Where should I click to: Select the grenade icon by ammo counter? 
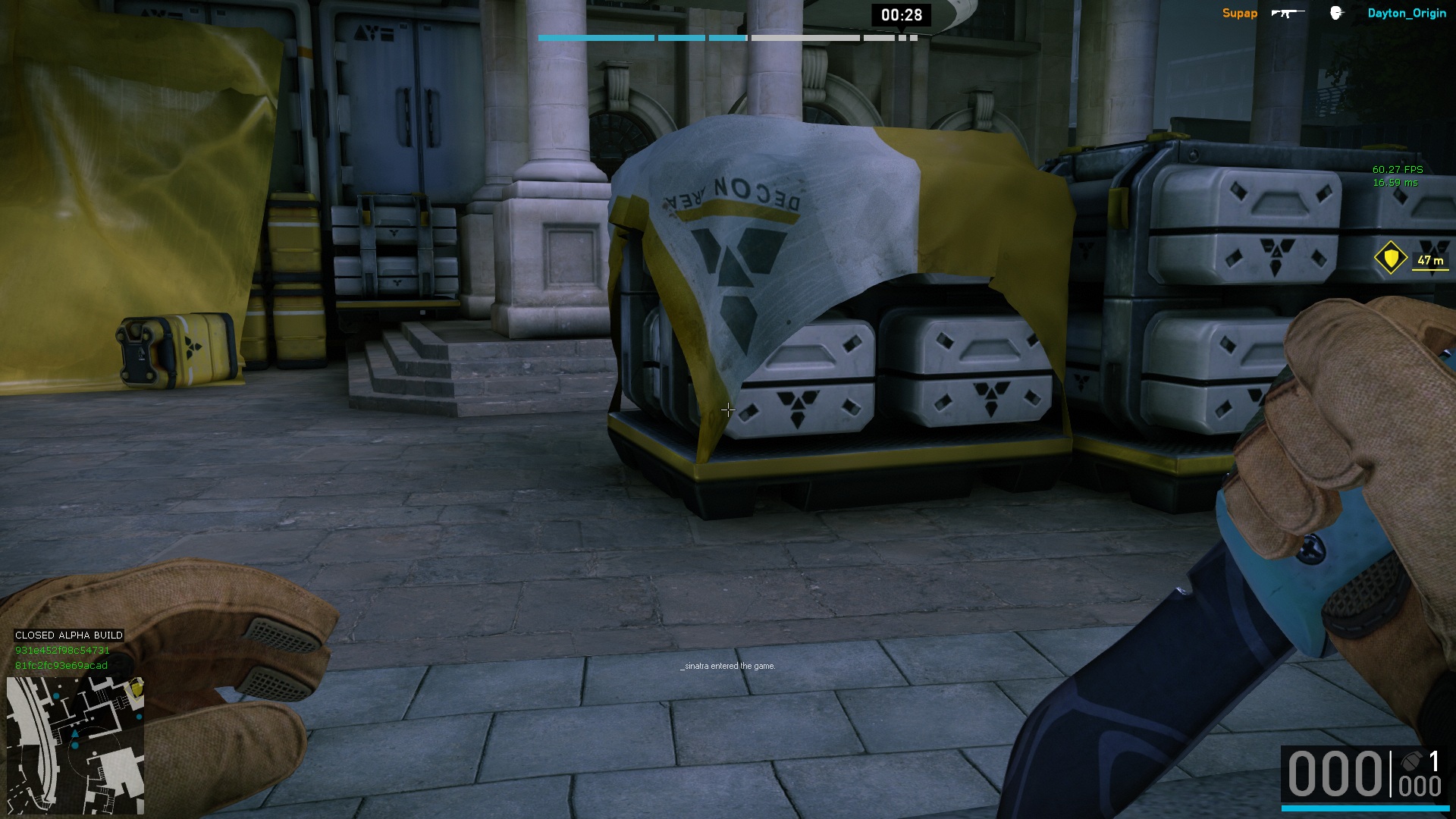pos(1412,761)
